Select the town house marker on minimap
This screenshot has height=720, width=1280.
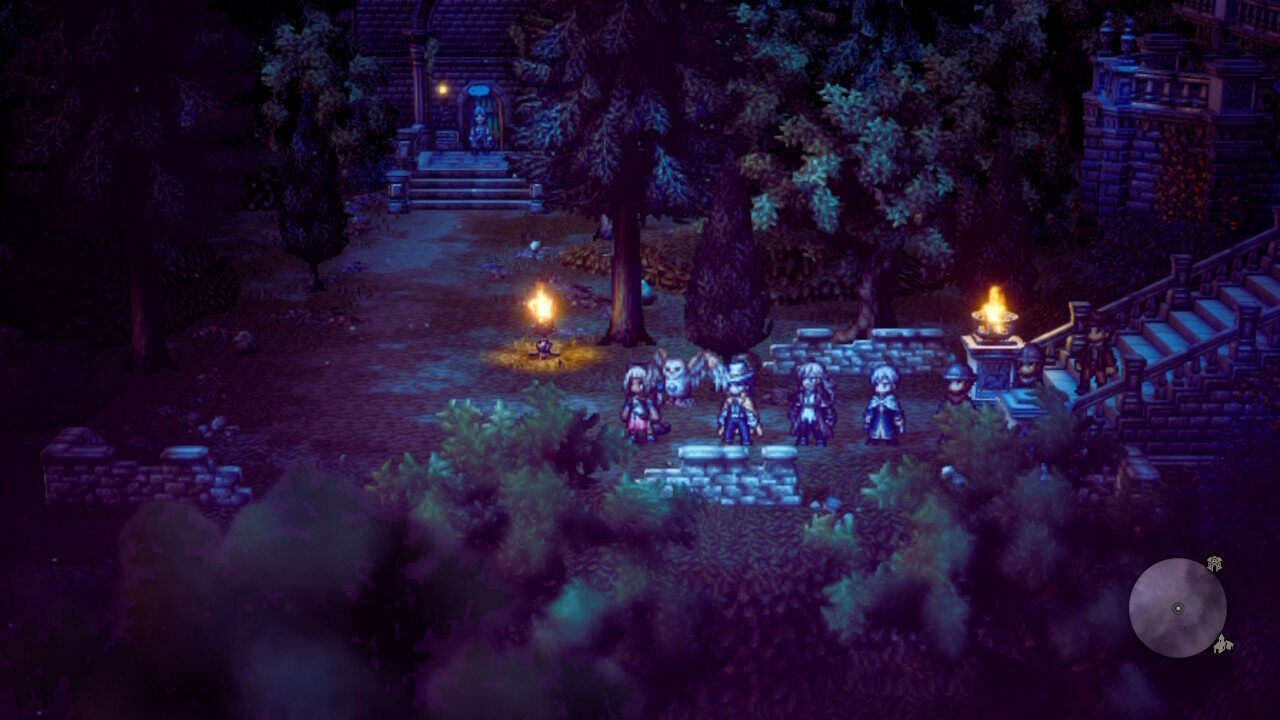pyautogui.click(x=1222, y=645)
